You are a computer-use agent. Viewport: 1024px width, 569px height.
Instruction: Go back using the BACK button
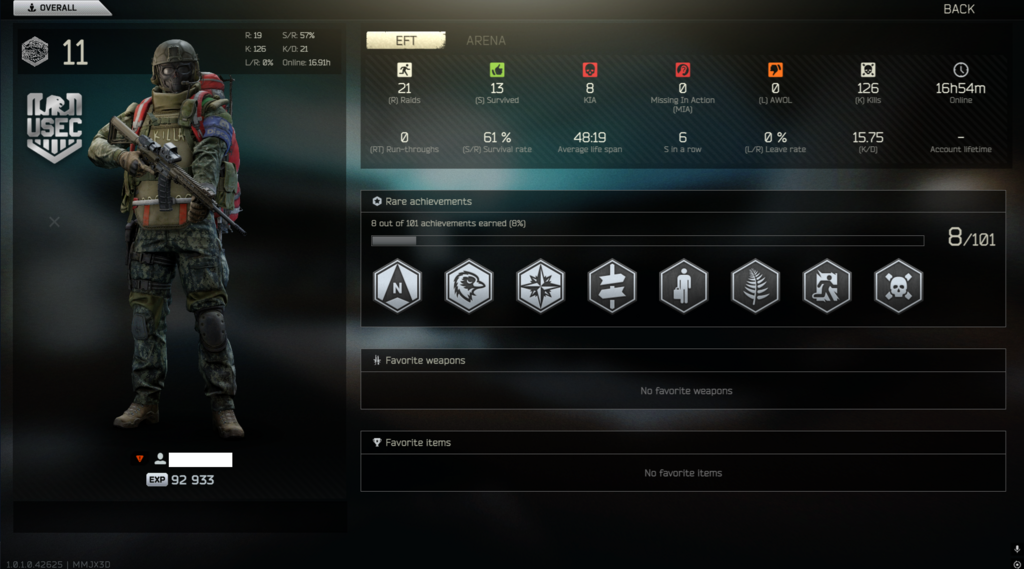click(958, 9)
